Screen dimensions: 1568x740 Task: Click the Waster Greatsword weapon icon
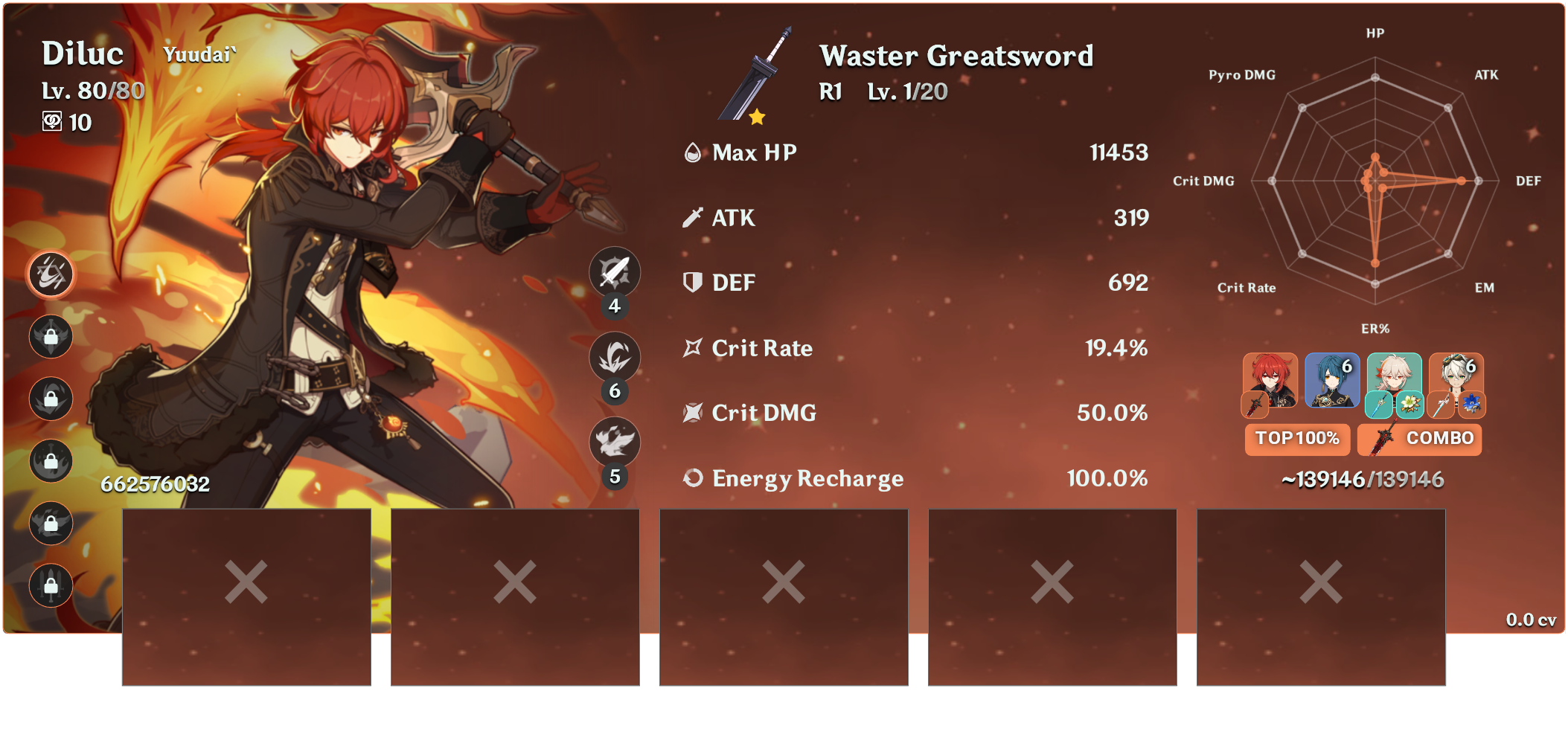753,74
